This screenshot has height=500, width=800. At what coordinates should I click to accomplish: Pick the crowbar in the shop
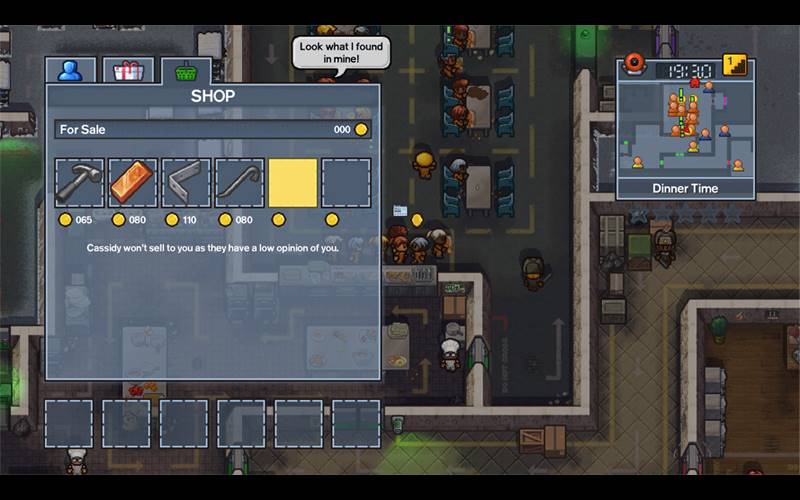click(x=239, y=183)
